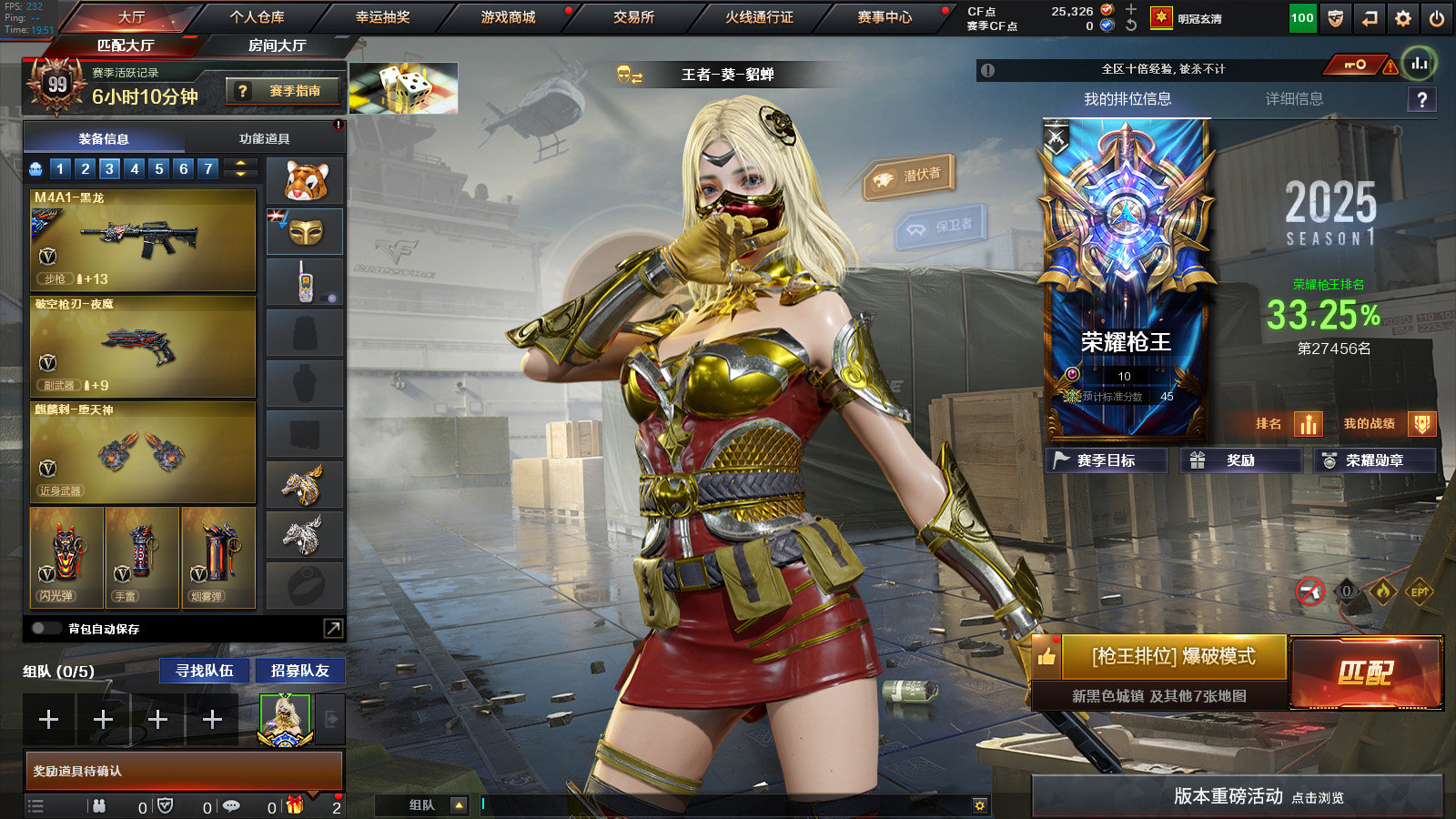Toggle 背包自动保存 auto-save switch
This screenshot has height=819, width=1456.
[x=45, y=629]
